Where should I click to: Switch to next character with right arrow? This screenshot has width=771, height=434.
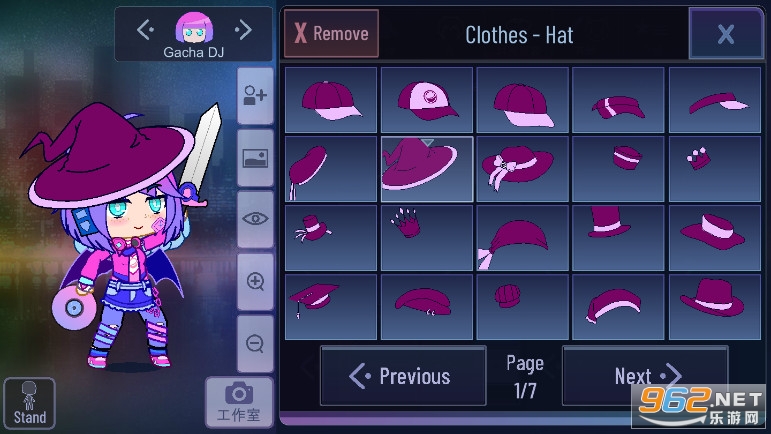point(244,29)
